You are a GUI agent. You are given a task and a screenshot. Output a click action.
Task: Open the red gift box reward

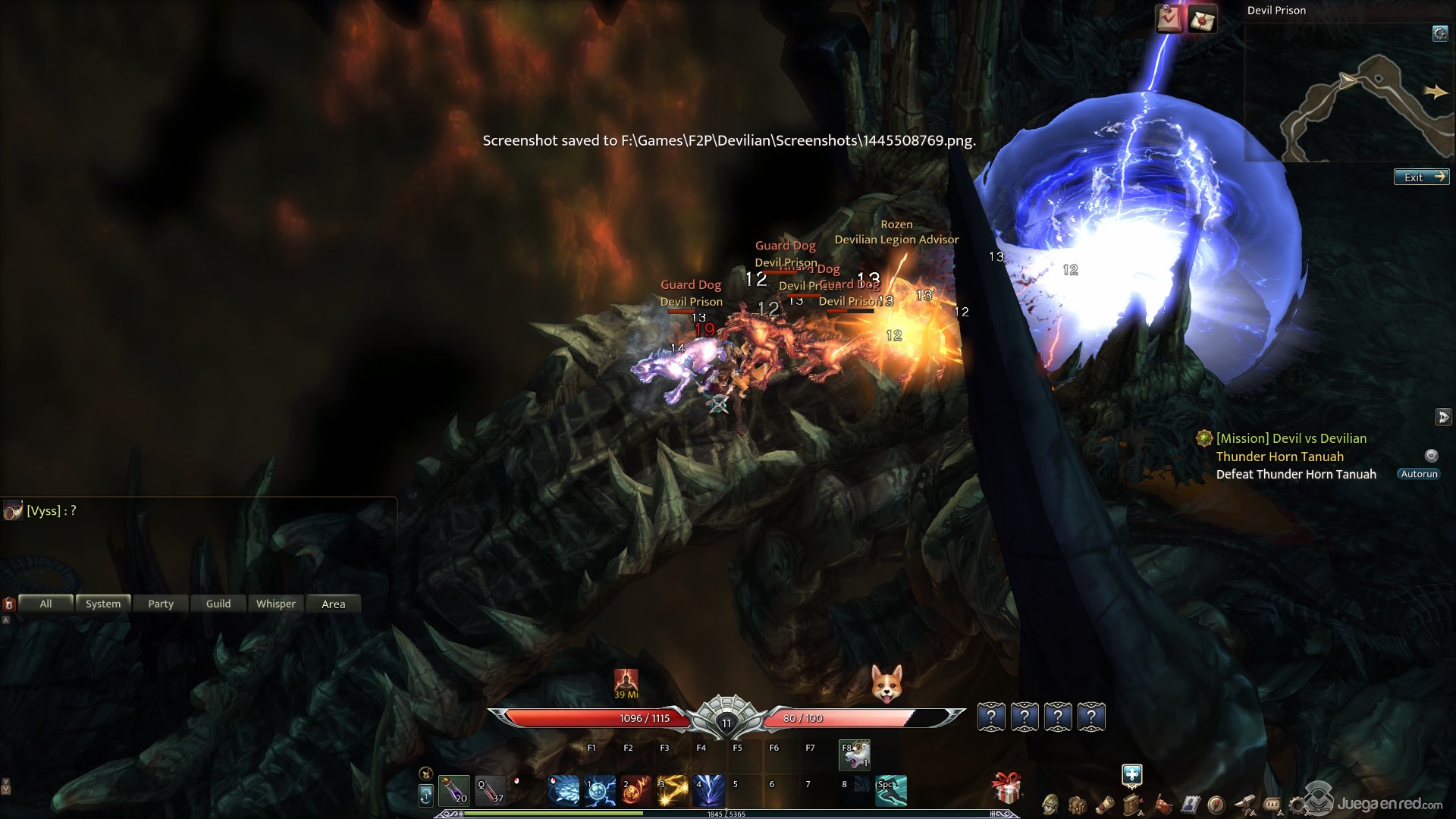click(1007, 789)
